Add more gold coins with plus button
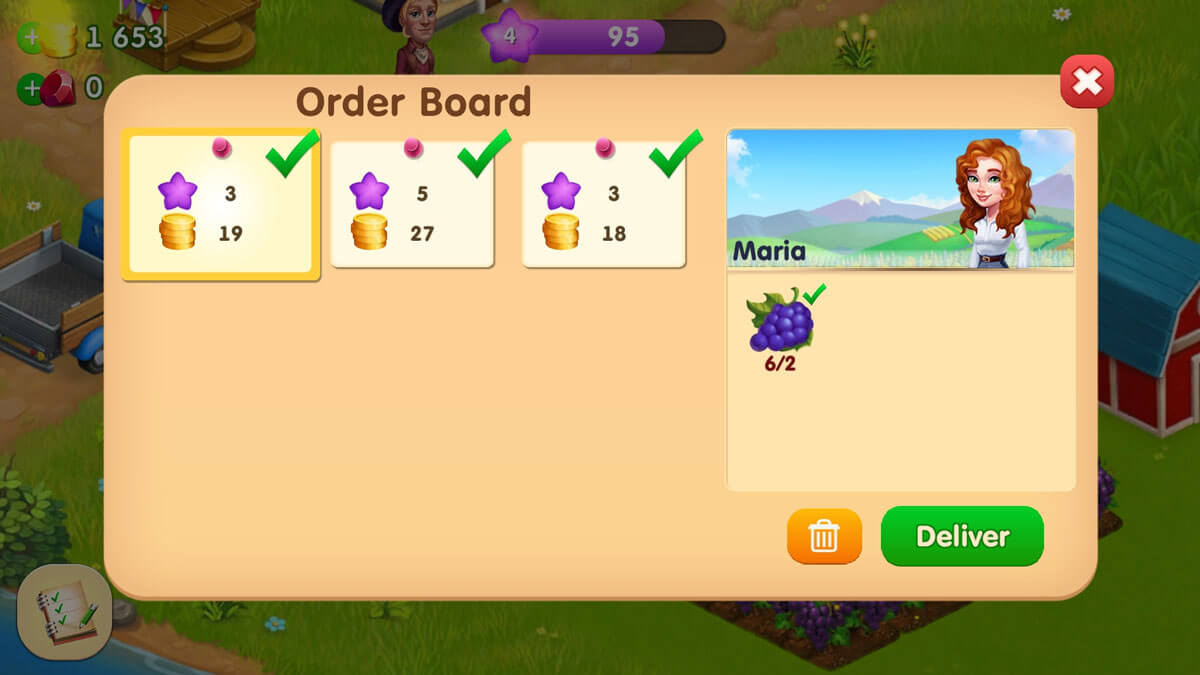 click(x=31, y=40)
